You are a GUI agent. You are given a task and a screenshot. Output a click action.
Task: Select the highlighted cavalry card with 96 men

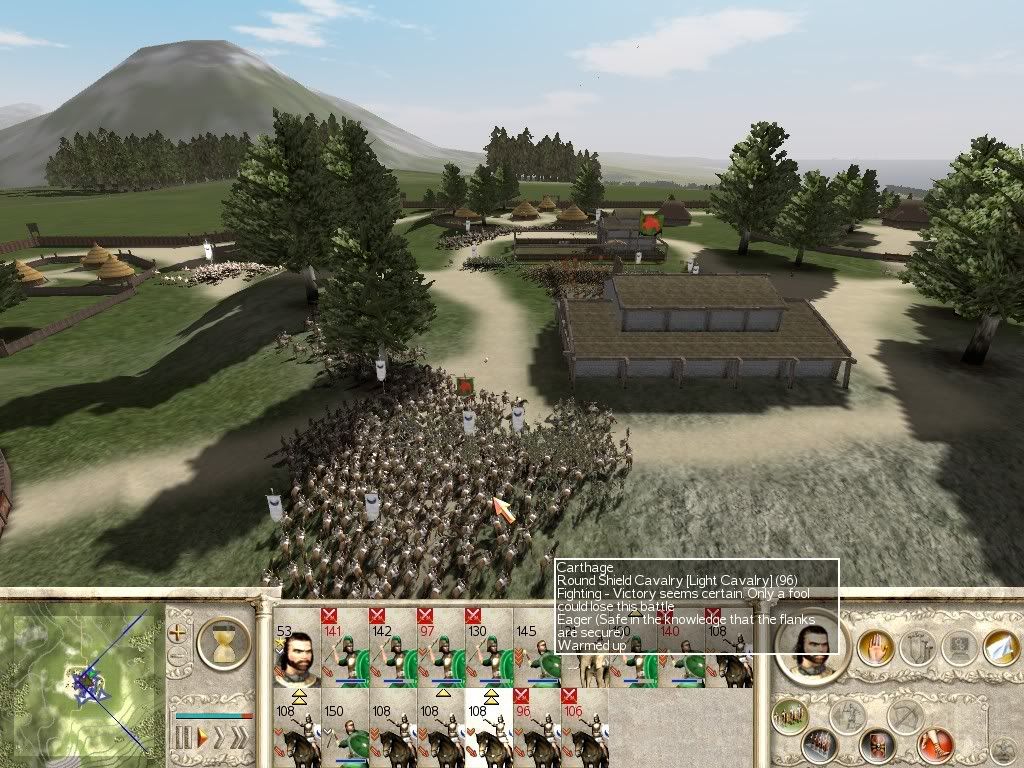537,728
